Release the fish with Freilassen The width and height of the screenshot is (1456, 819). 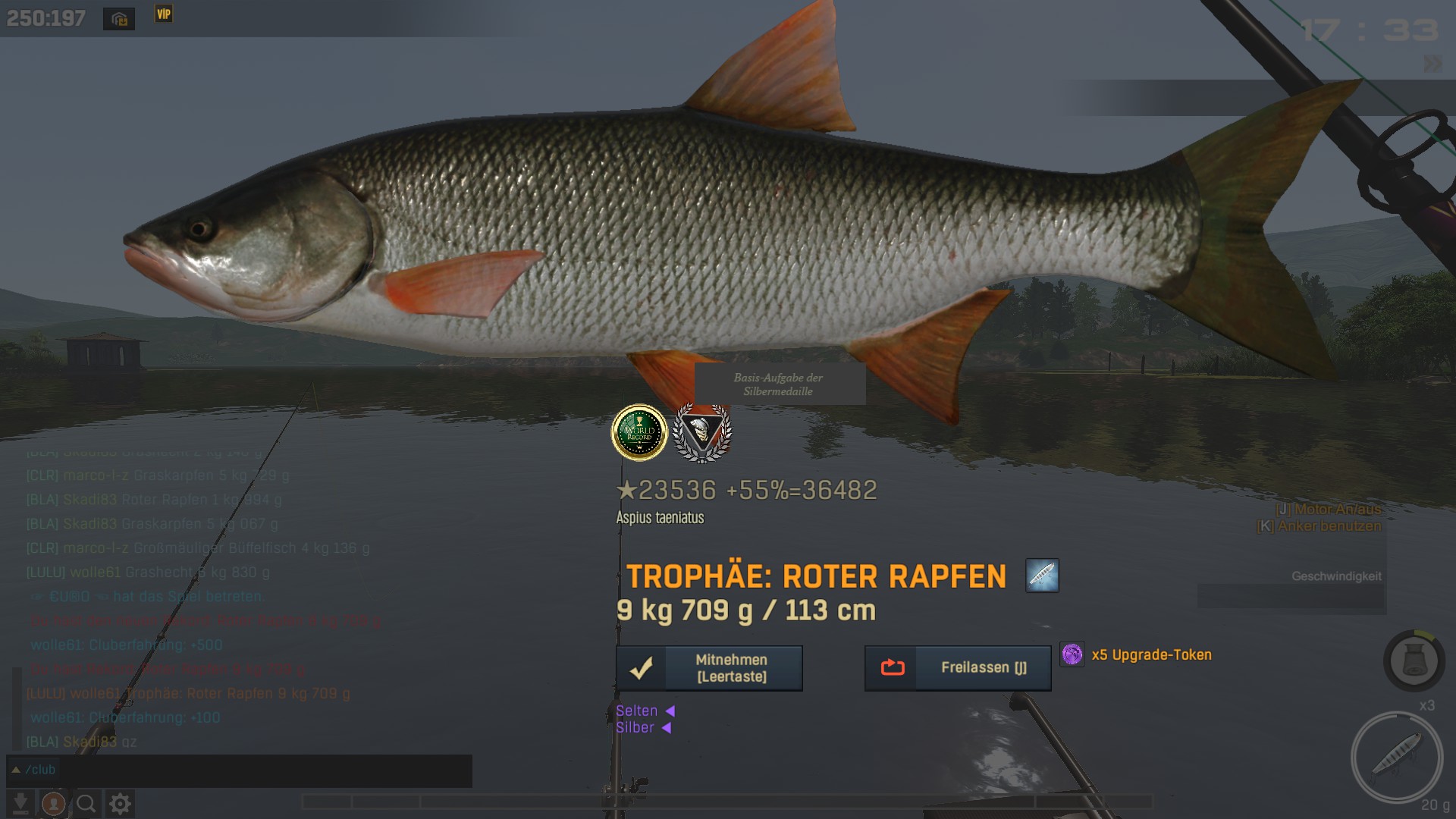pyautogui.click(x=958, y=668)
